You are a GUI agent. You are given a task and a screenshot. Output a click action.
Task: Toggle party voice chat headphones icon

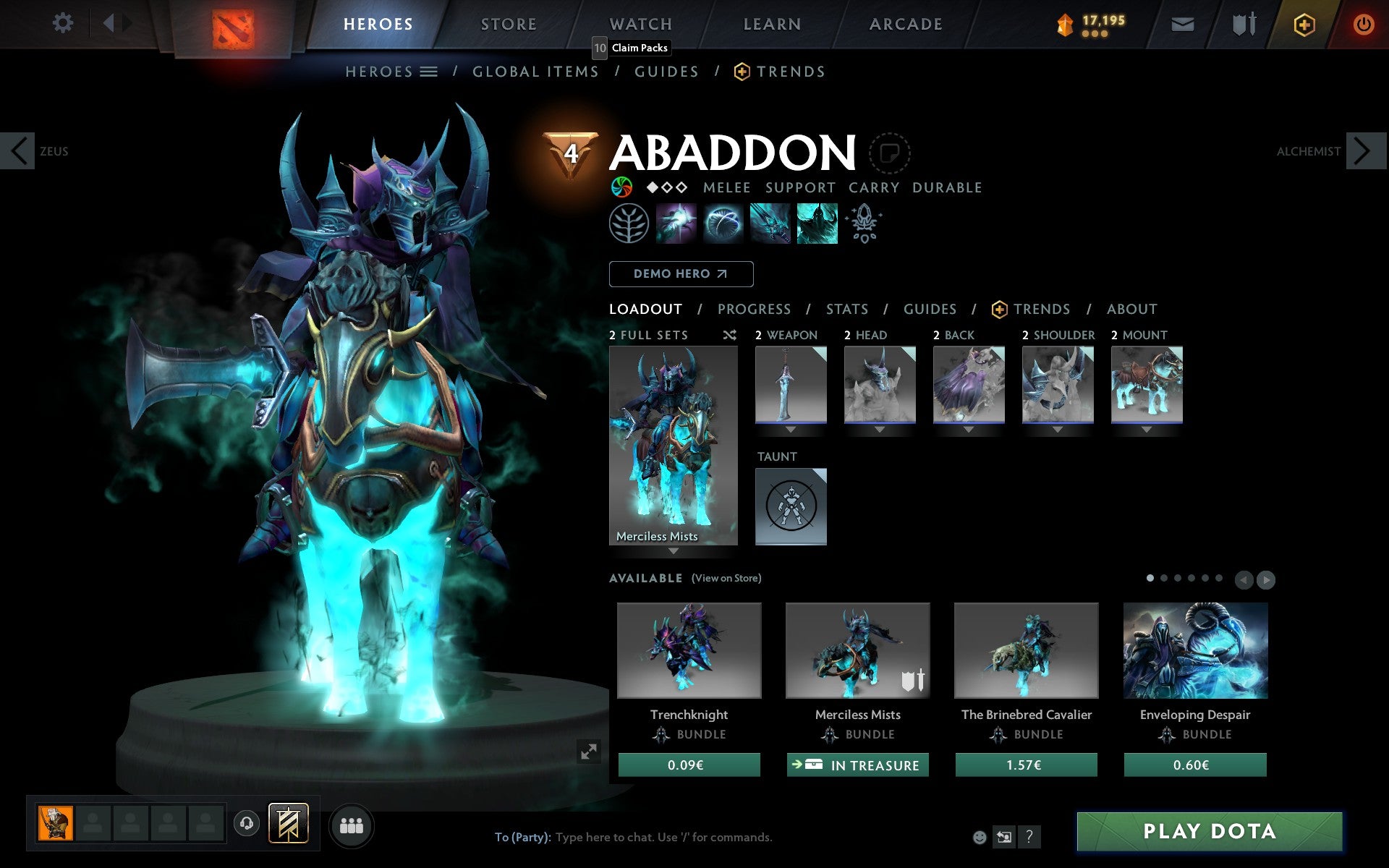tap(247, 823)
